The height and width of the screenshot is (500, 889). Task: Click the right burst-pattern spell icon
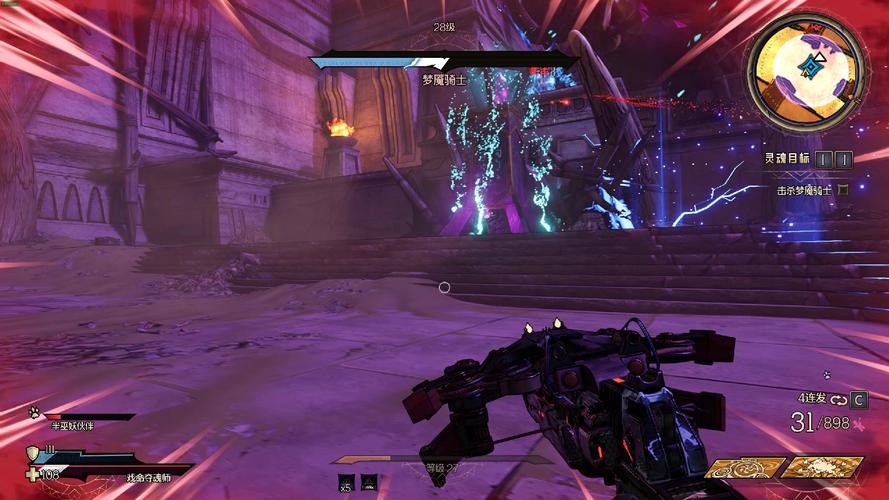pos(821,467)
